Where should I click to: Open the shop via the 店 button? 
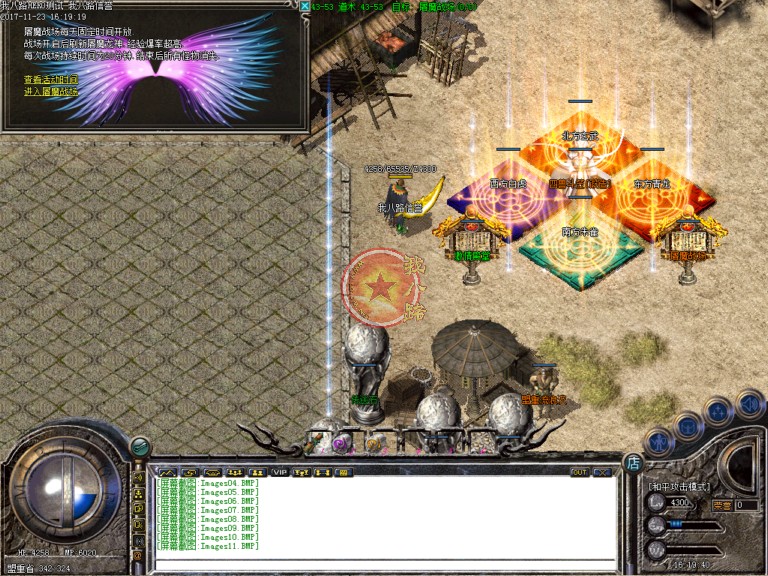pos(633,462)
